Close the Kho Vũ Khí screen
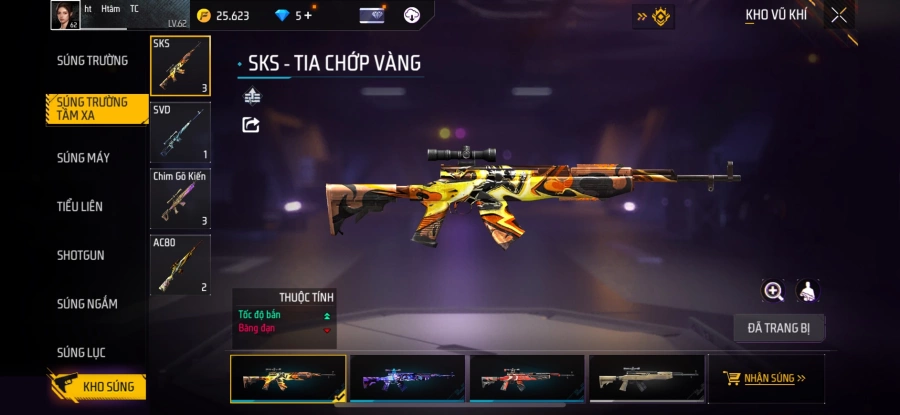This screenshot has width=900, height=415. (x=839, y=15)
